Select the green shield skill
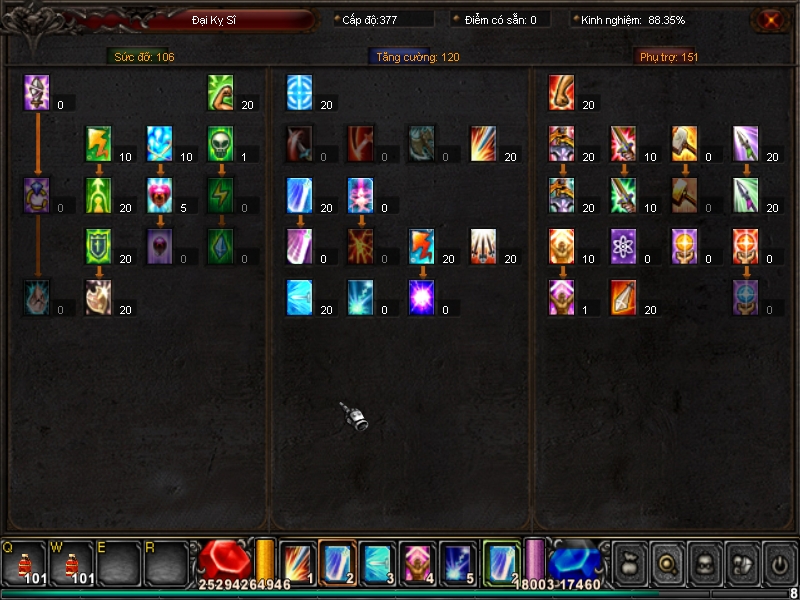The height and width of the screenshot is (600, 800). point(99,245)
